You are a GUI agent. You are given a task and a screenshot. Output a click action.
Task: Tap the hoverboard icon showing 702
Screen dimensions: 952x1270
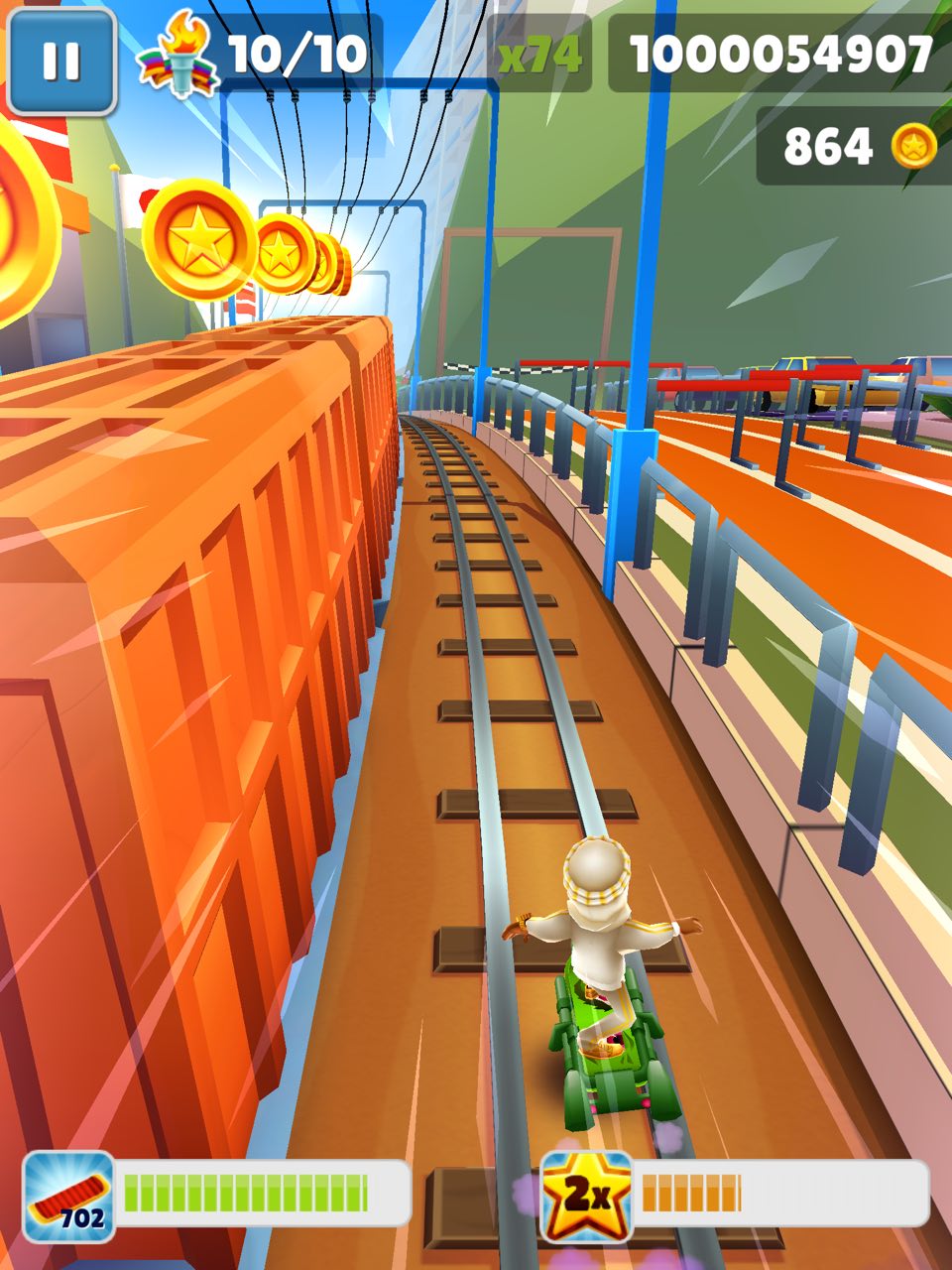click(68, 1196)
